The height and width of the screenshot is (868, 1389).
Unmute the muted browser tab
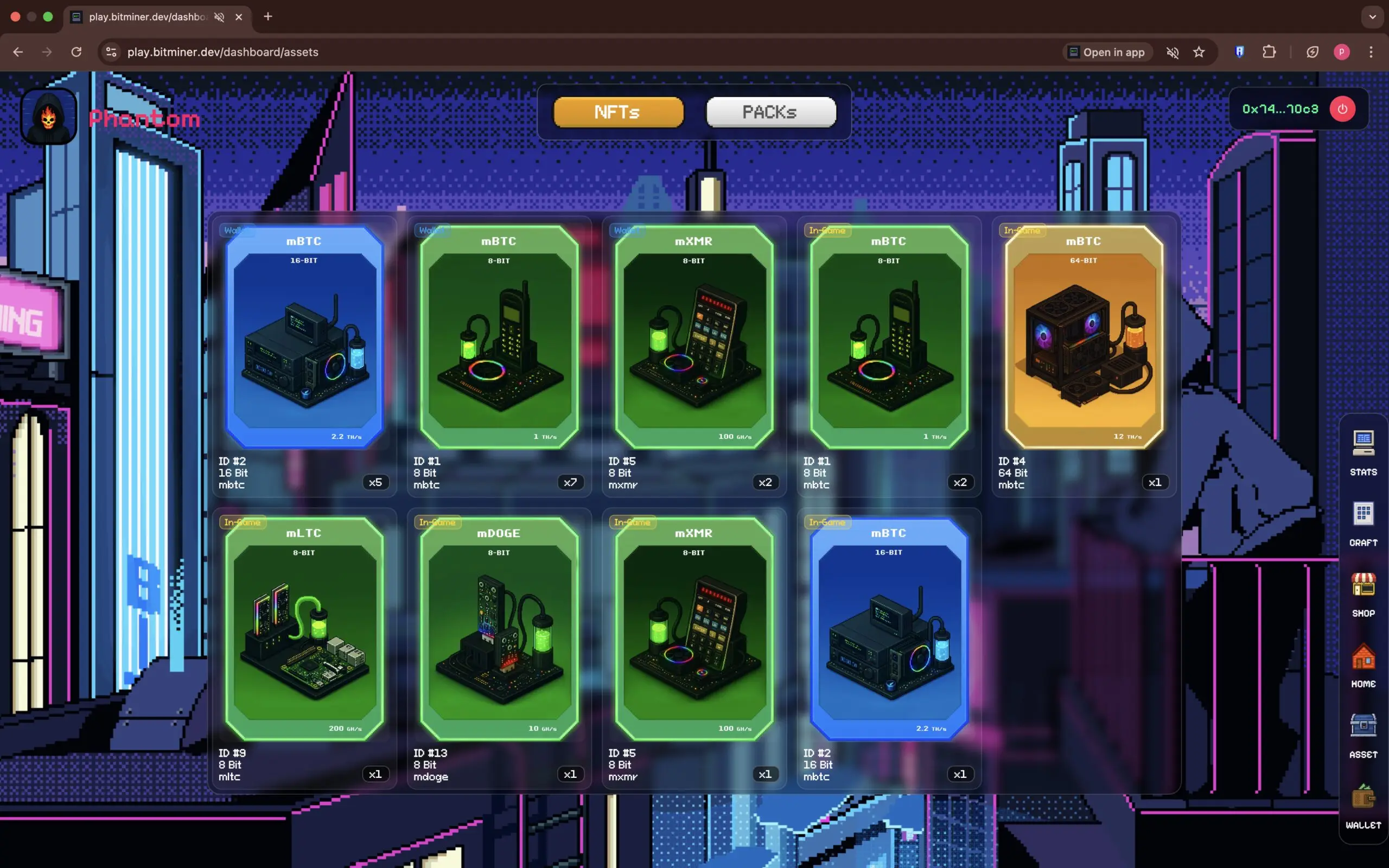pyautogui.click(x=219, y=17)
